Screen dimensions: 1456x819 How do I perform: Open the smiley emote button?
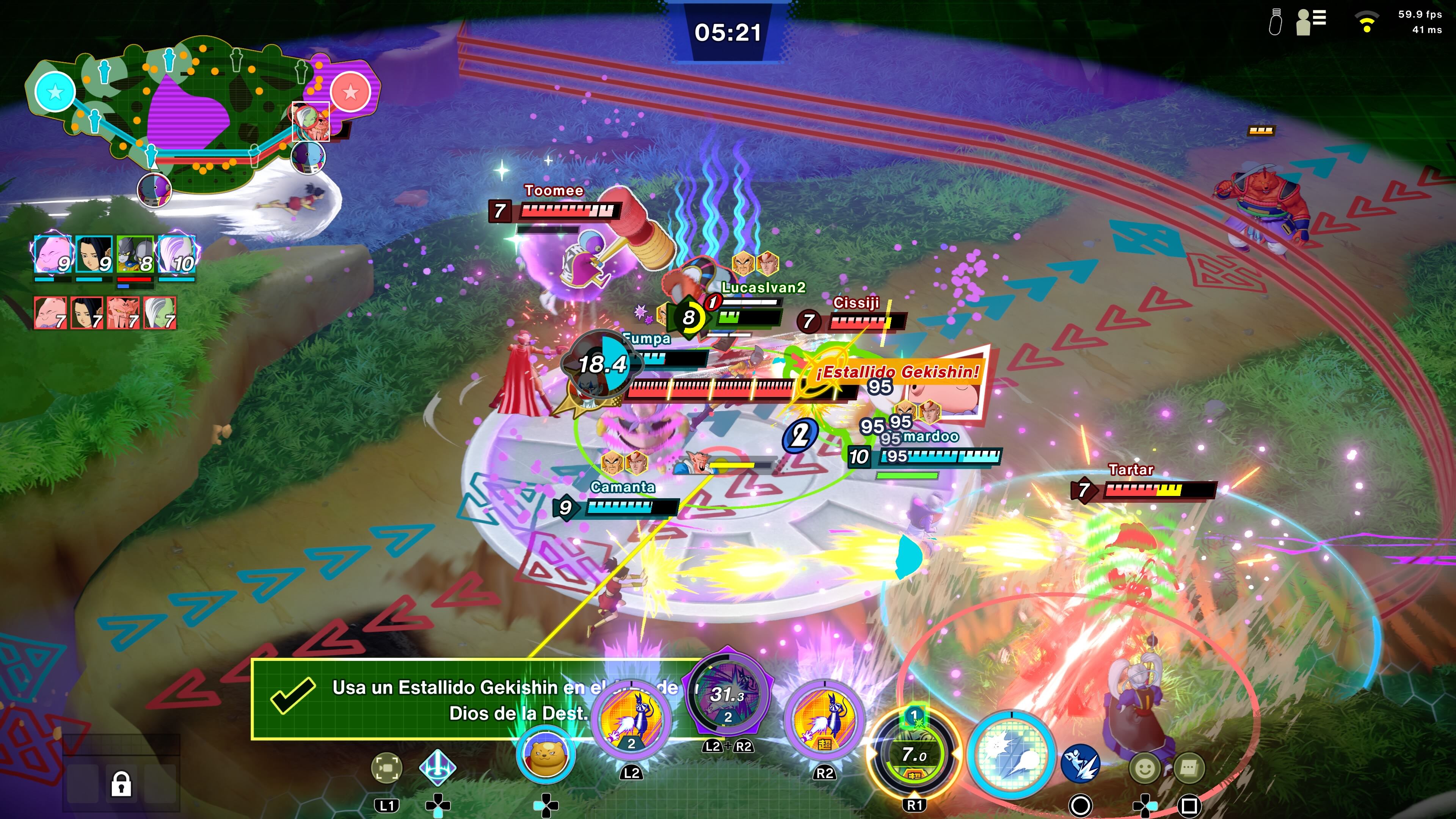(x=1145, y=767)
